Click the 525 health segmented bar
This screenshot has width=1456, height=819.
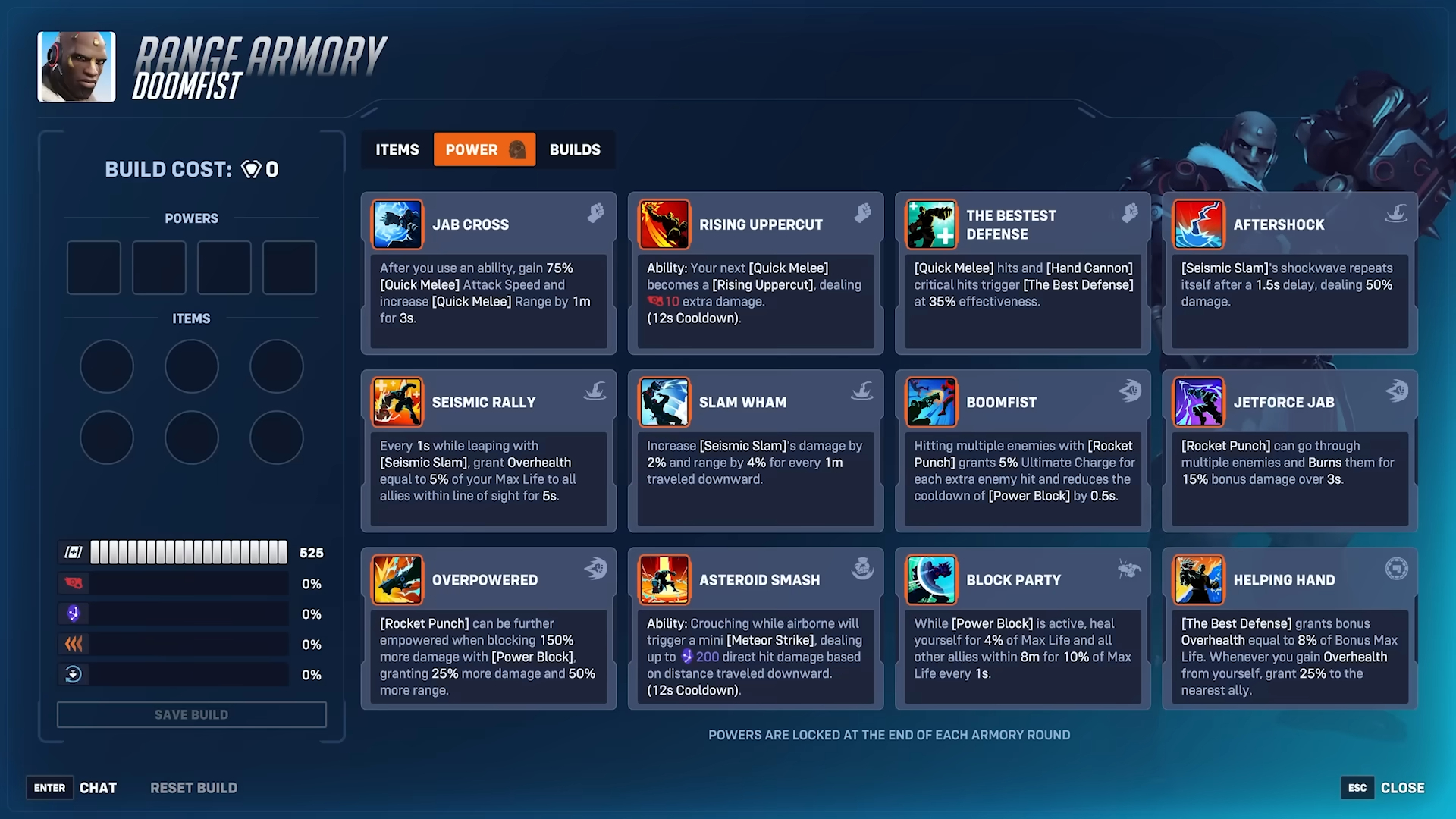(x=188, y=552)
